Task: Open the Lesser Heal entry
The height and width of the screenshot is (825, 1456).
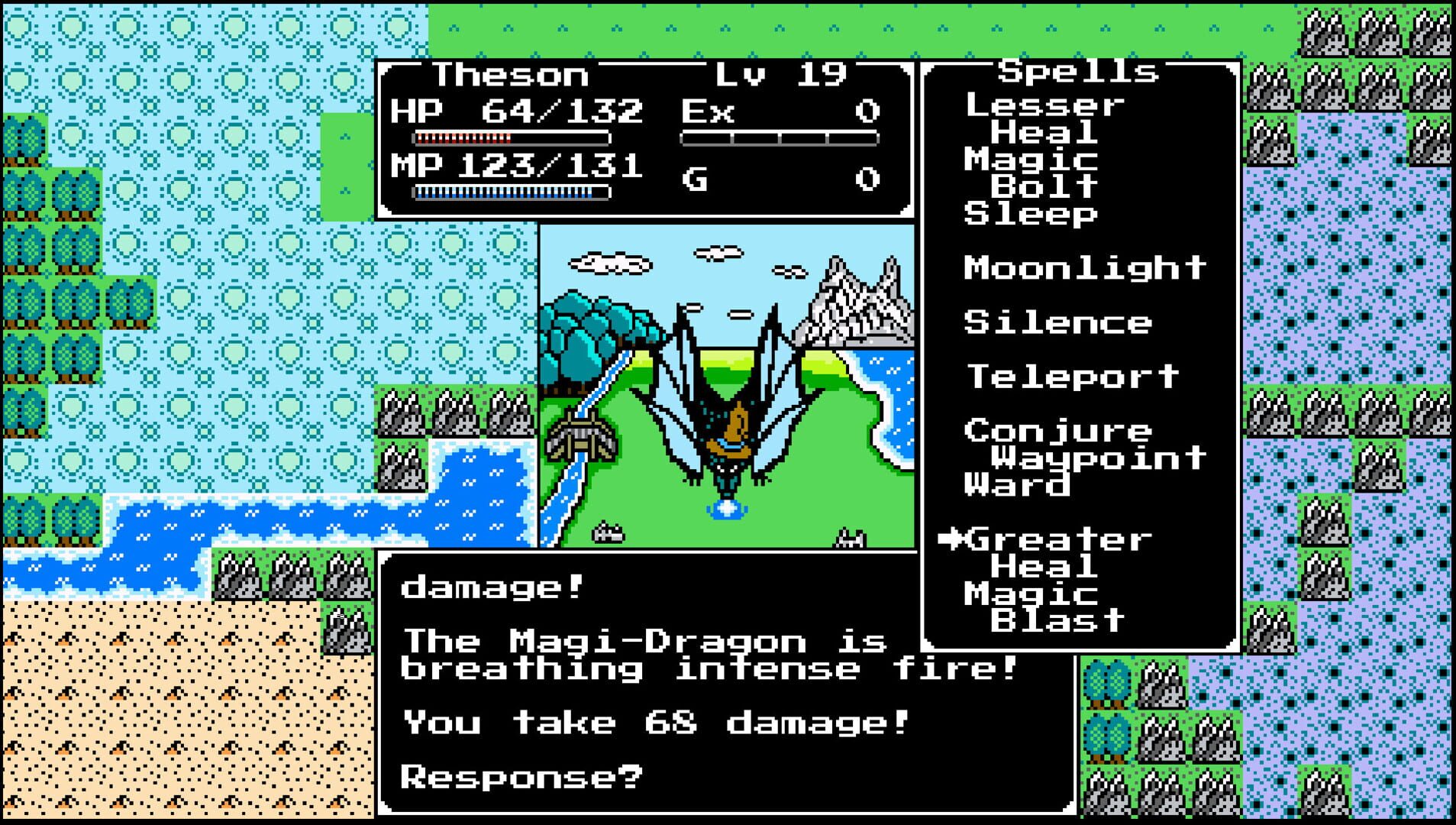Action: [x=1044, y=118]
